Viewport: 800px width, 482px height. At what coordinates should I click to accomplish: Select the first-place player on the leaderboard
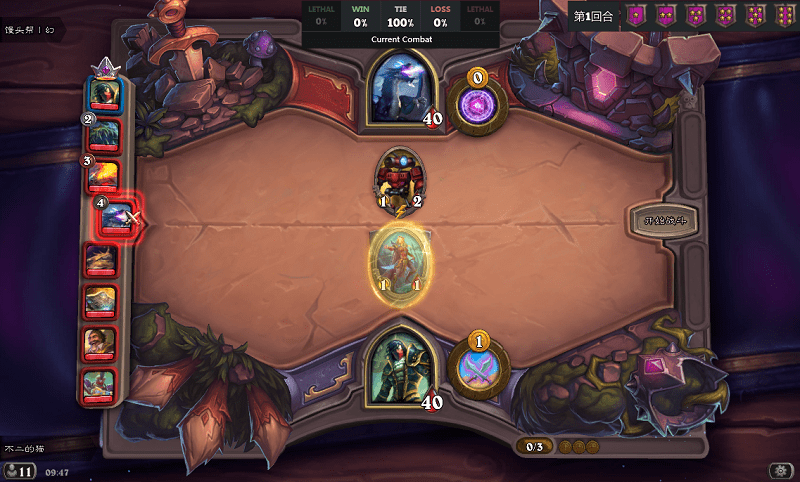[x=104, y=93]
